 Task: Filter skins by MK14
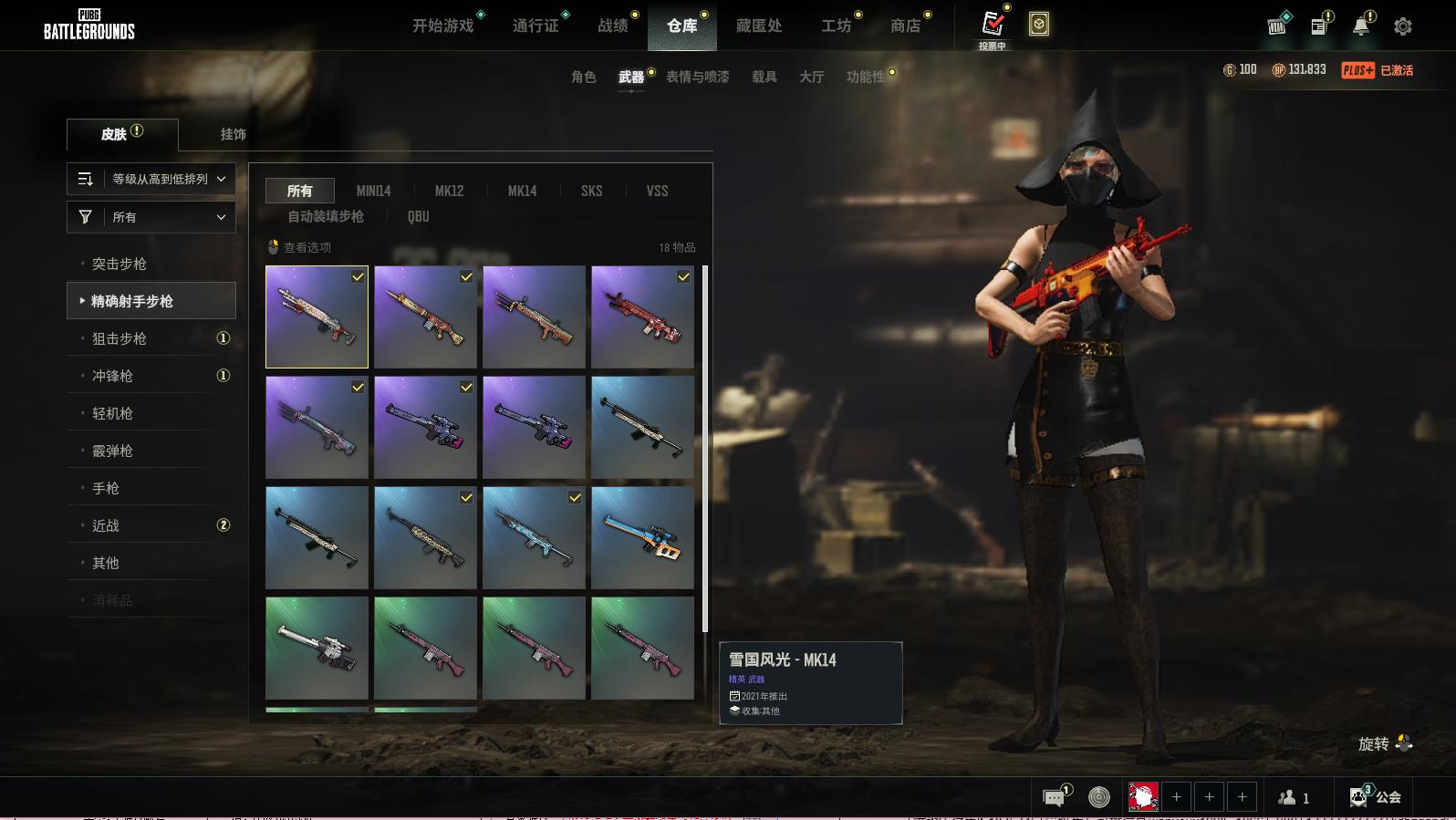[522, 191]
